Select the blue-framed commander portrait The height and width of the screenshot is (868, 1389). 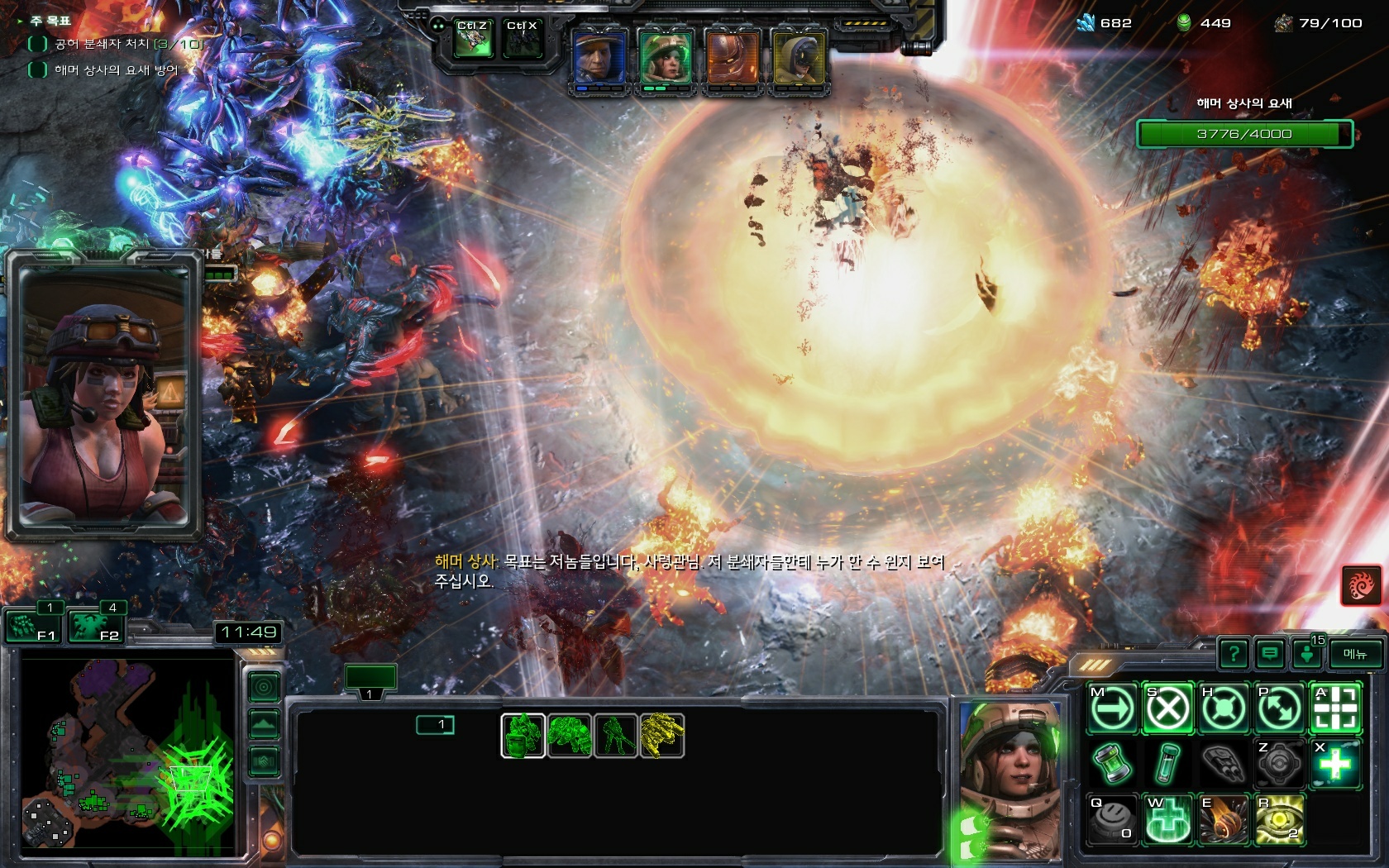[x=599, y=59]
